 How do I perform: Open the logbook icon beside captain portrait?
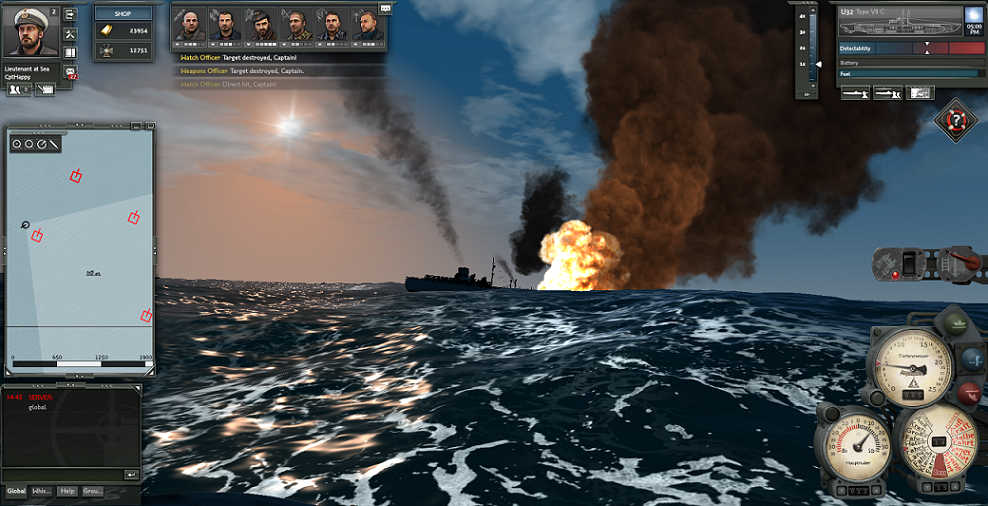(x=70, y=52)
